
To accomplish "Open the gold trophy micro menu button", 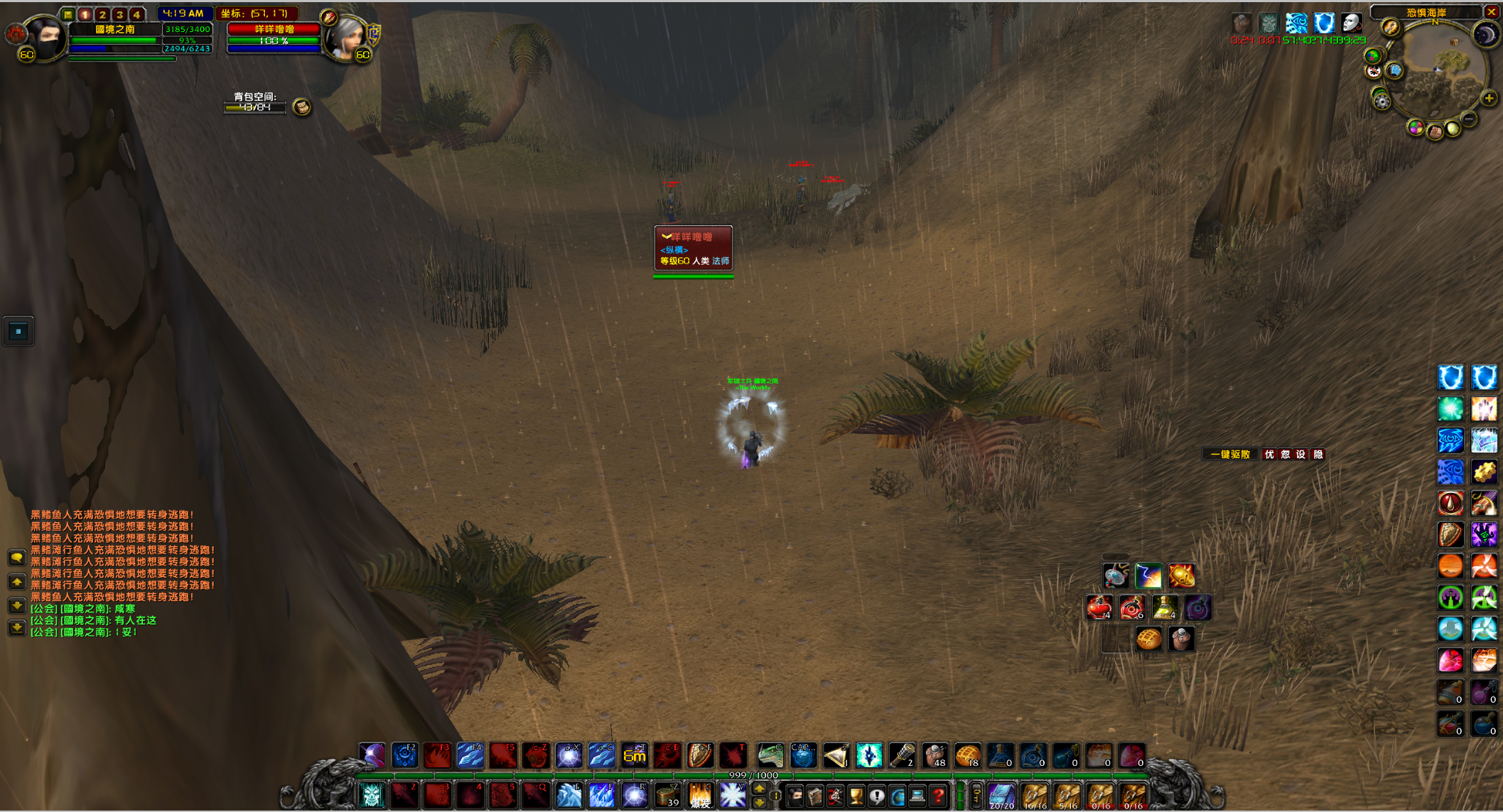I will [856, 796].
